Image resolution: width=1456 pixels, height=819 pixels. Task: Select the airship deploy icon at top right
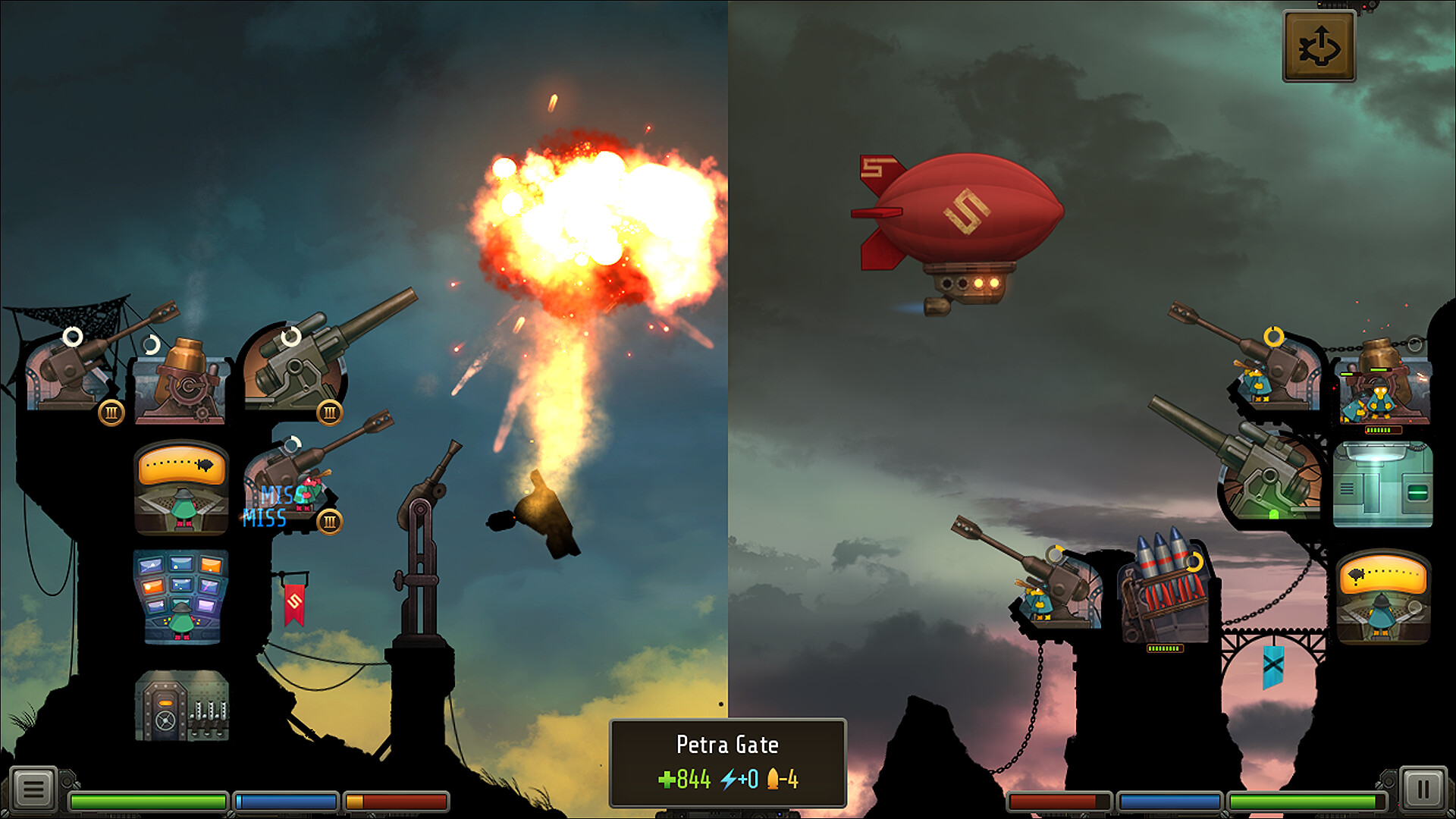coord(1318,45)
